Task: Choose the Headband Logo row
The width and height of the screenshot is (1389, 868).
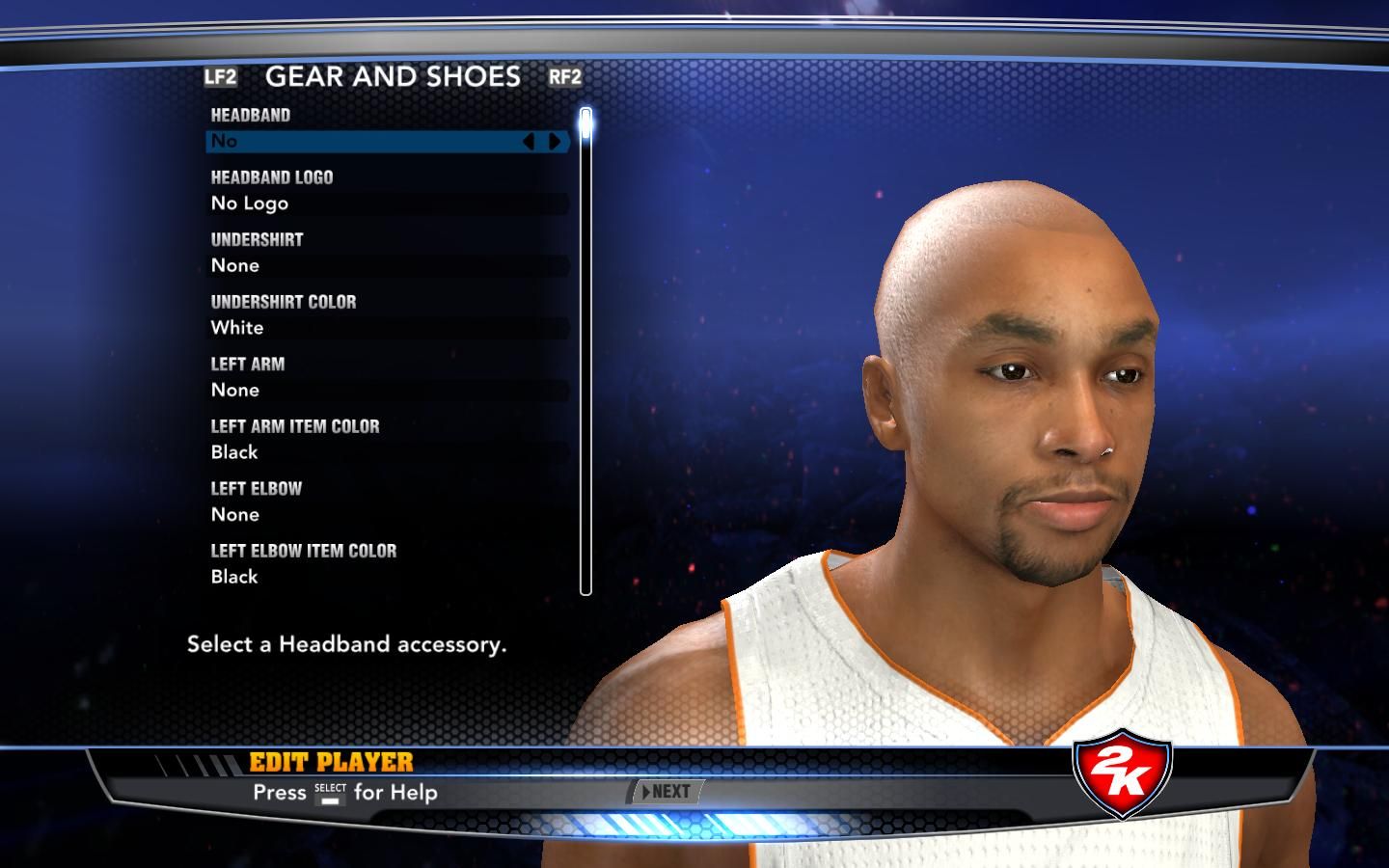Action: click(388, 203)
